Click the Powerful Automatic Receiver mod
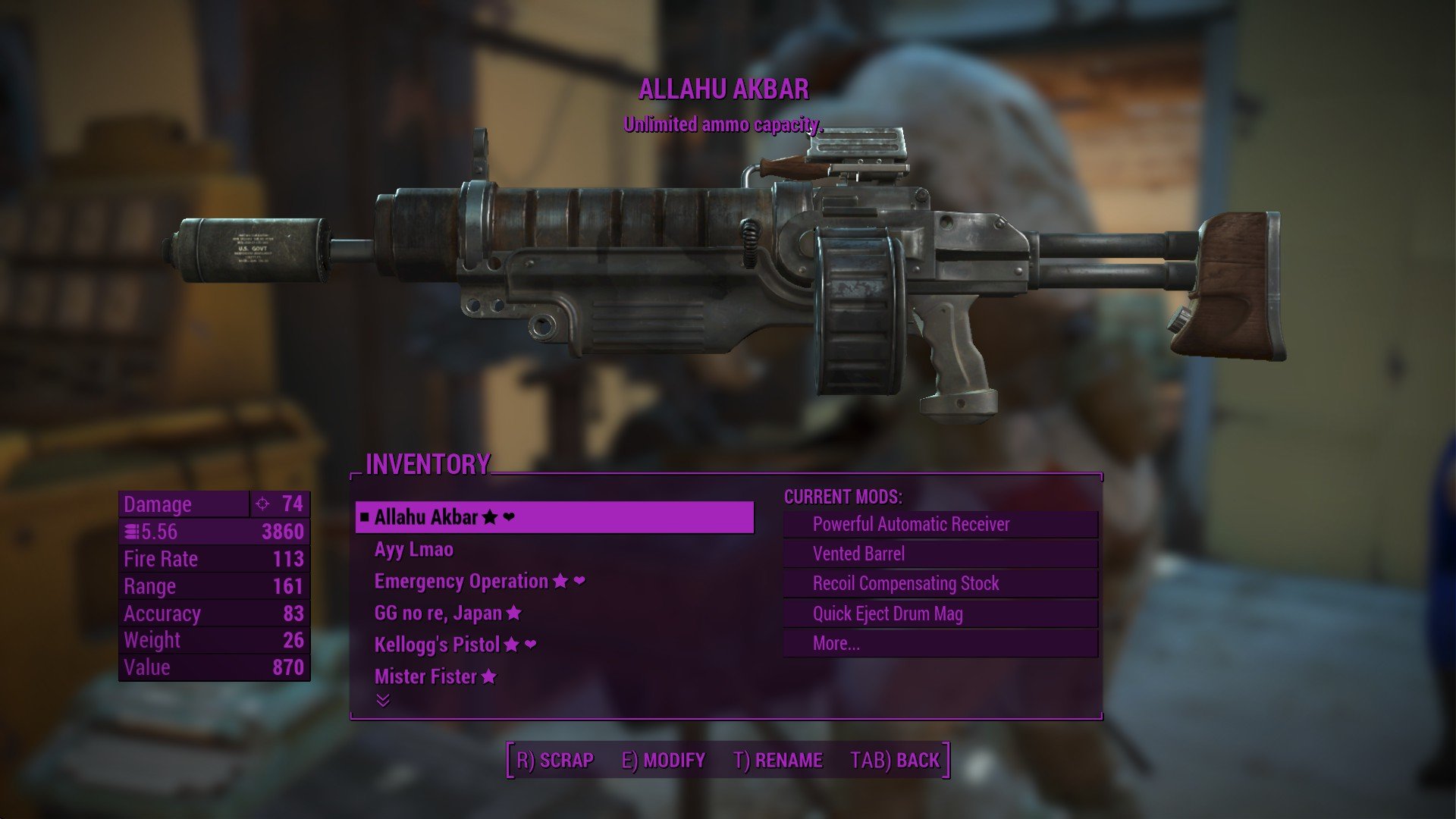This screenshot has width=1456, height=819. click(911, 524)
